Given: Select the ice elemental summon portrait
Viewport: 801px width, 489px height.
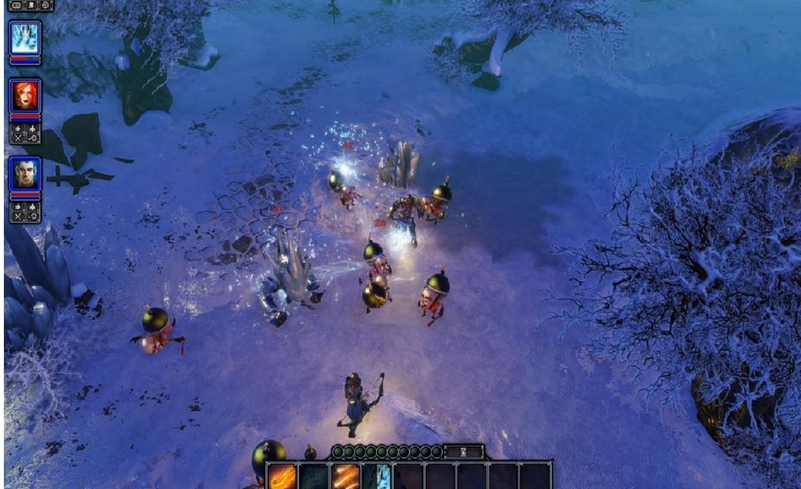Looking at the screenshot, I should (x=24, y=38).
